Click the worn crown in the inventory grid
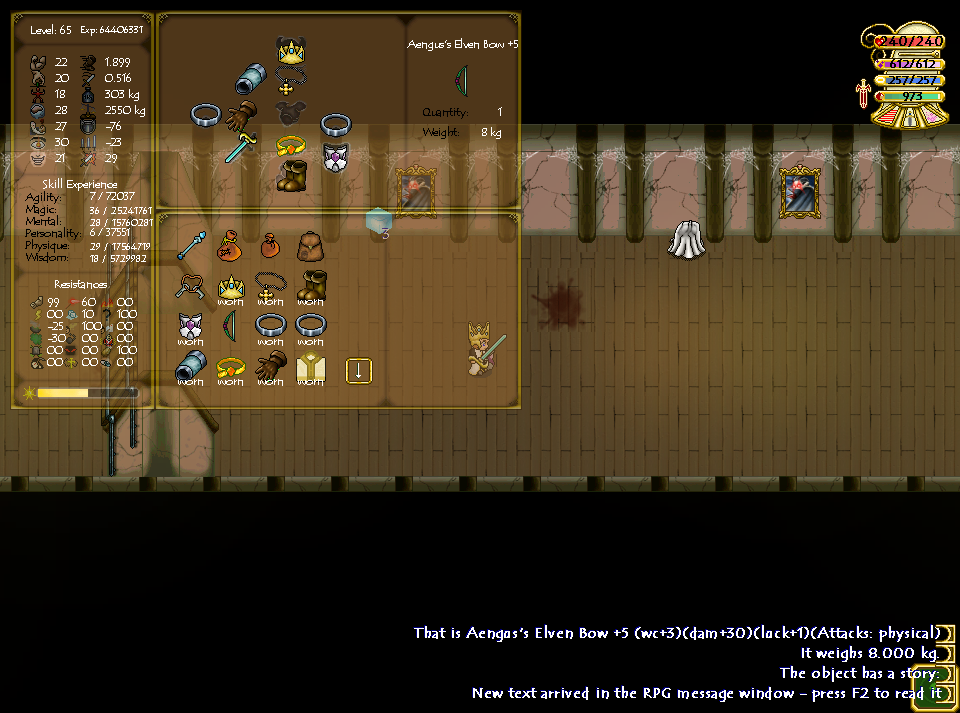This screenshot has width=960, height=713. click(x=231, y=286)
